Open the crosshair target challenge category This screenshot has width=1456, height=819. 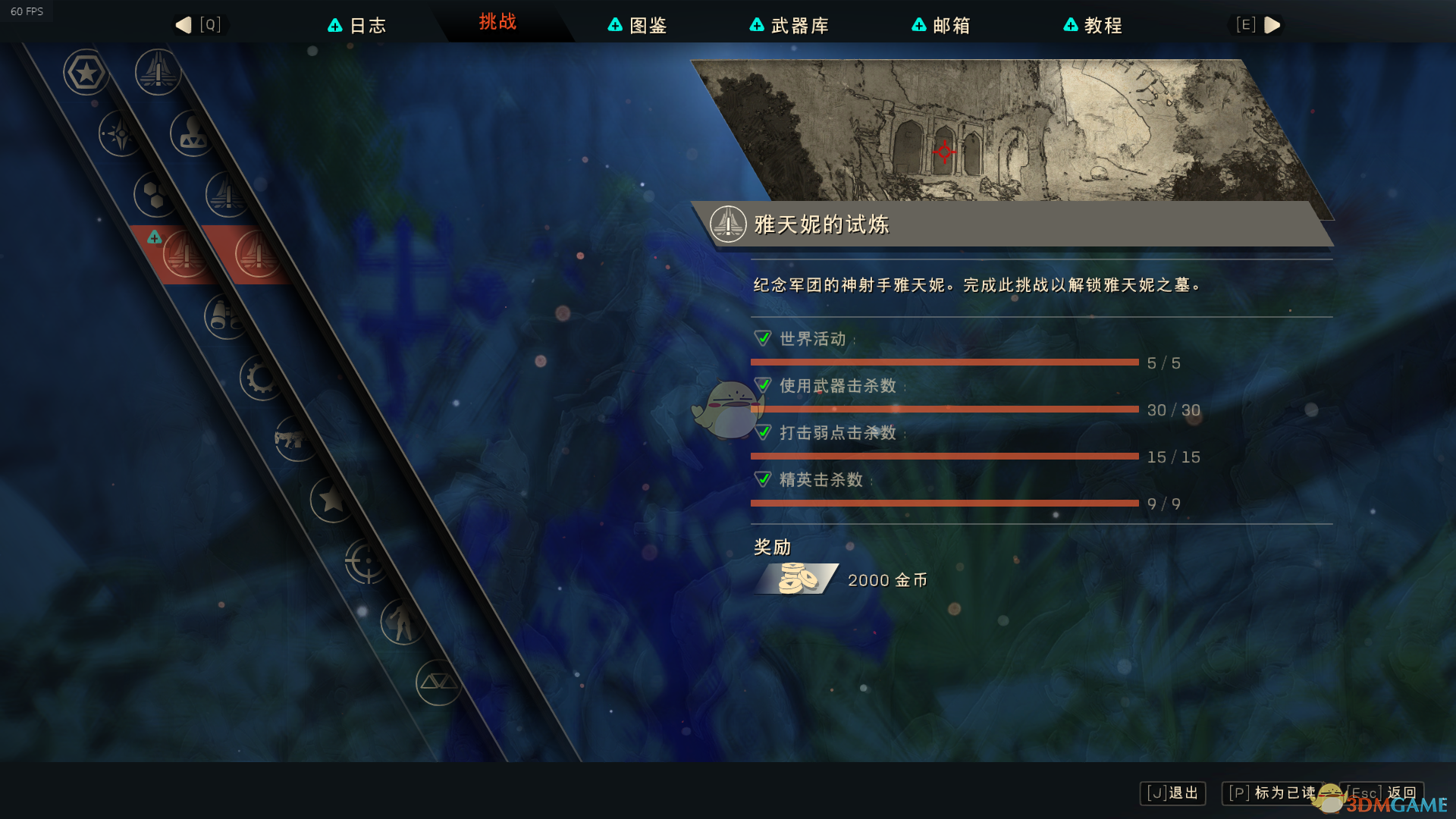coord(366,561)
